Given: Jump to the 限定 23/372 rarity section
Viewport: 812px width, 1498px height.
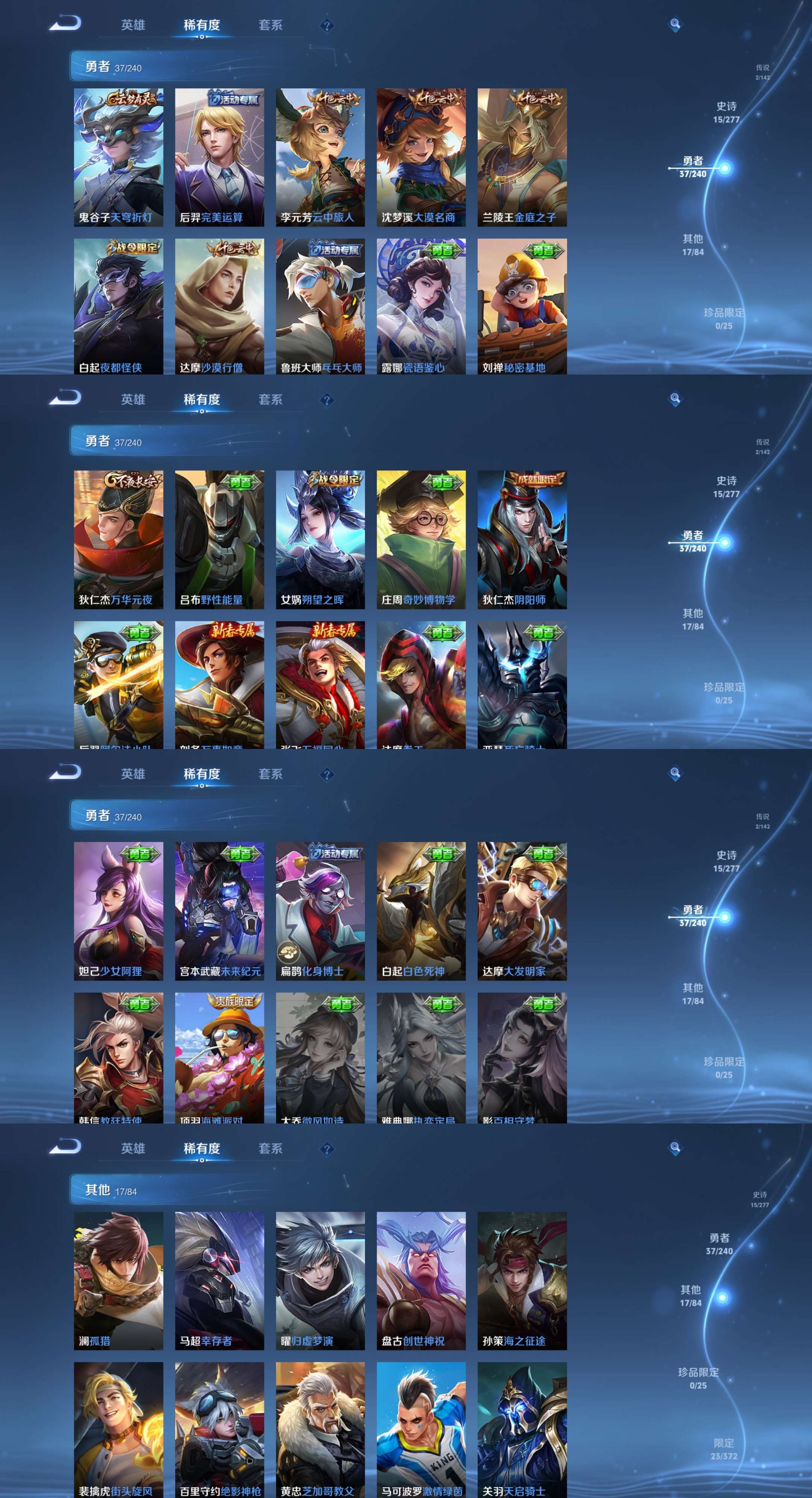Looking at the screenshot, I should [724, 1449].
